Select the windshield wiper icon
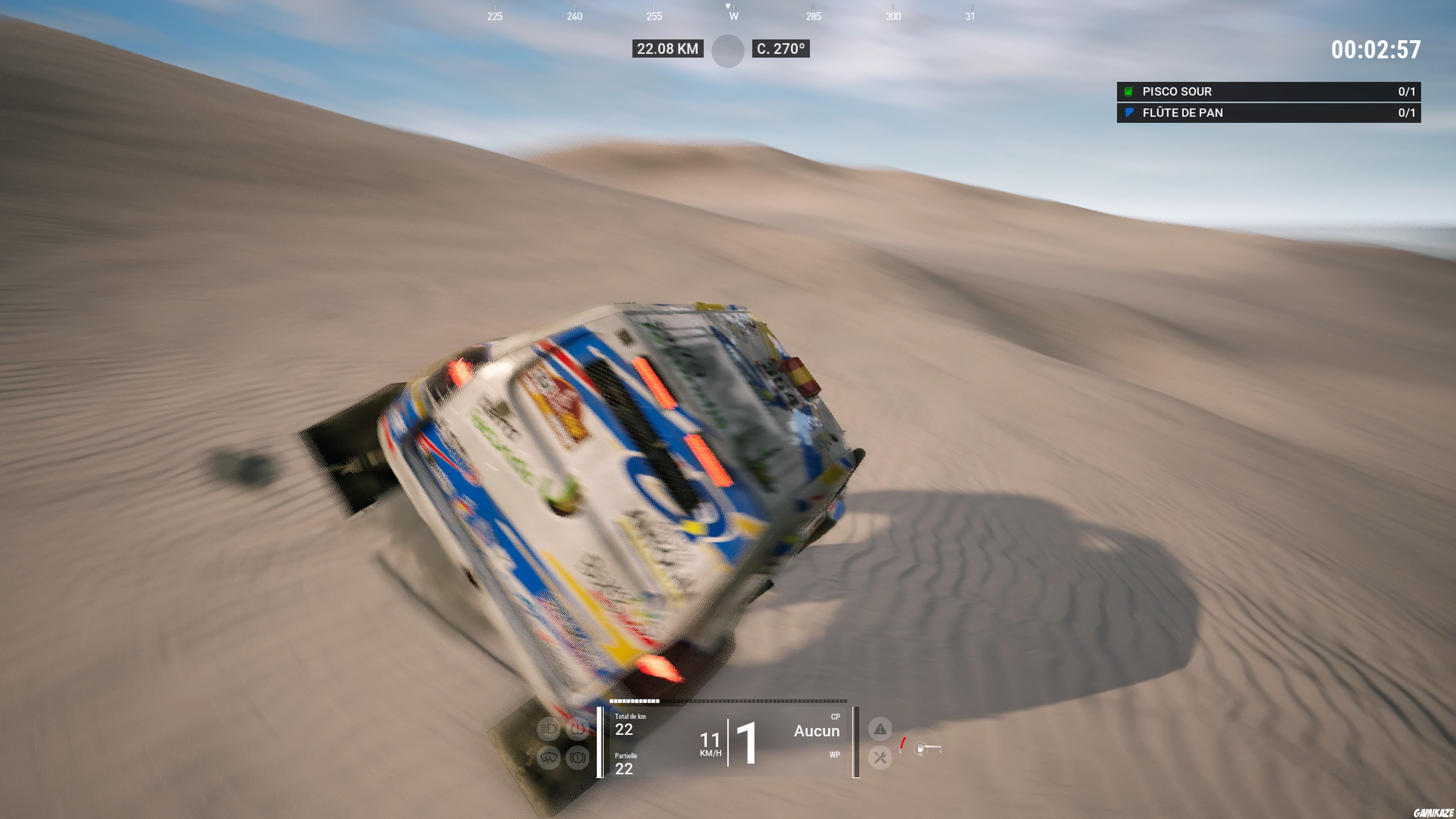The image size is (1456, 819). pos(549,758)
